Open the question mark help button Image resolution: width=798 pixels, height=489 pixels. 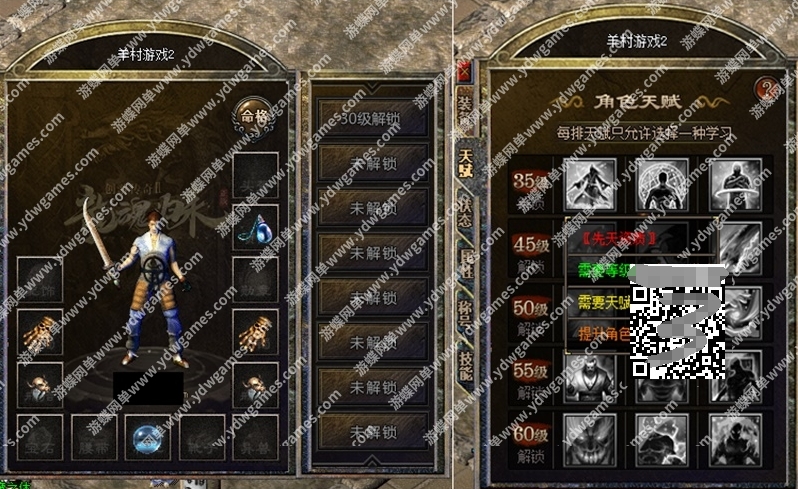tap(769, 90)
